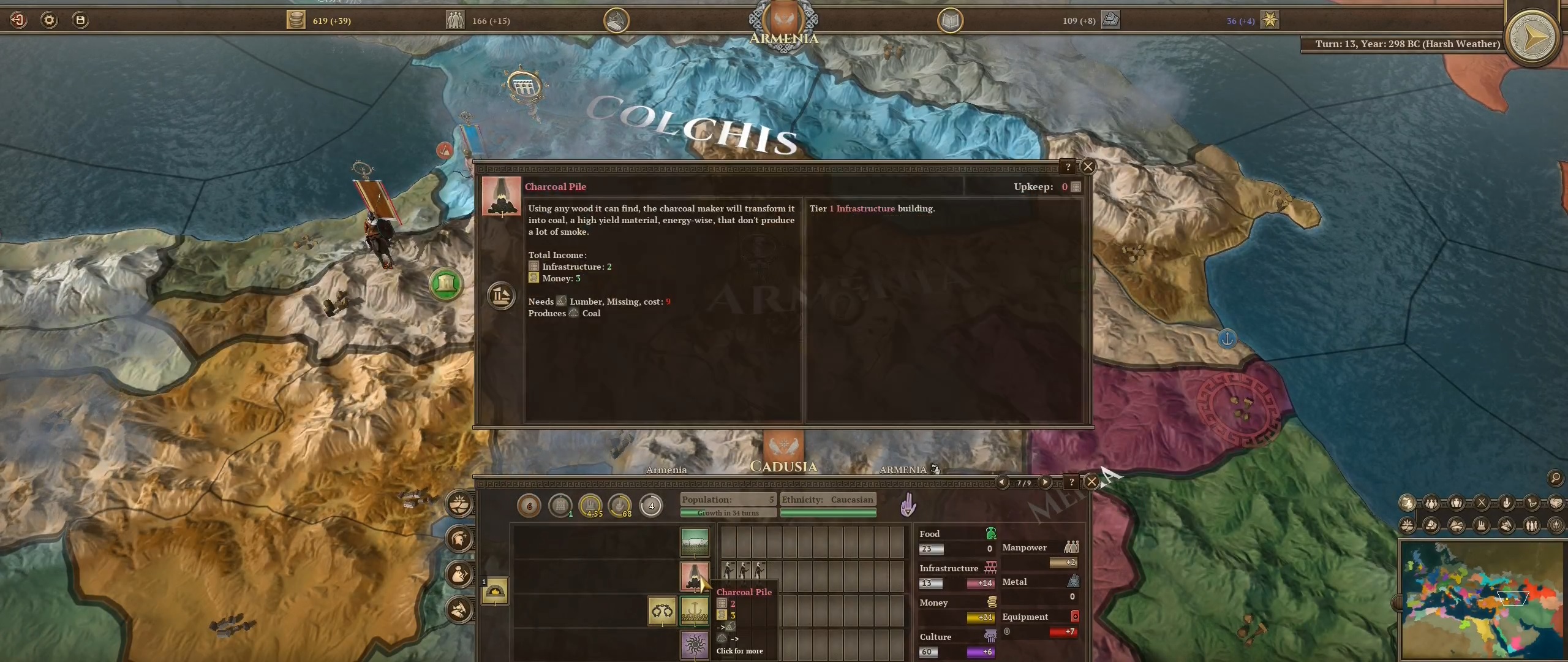Open help via the question mark button

click(1068, 167)
